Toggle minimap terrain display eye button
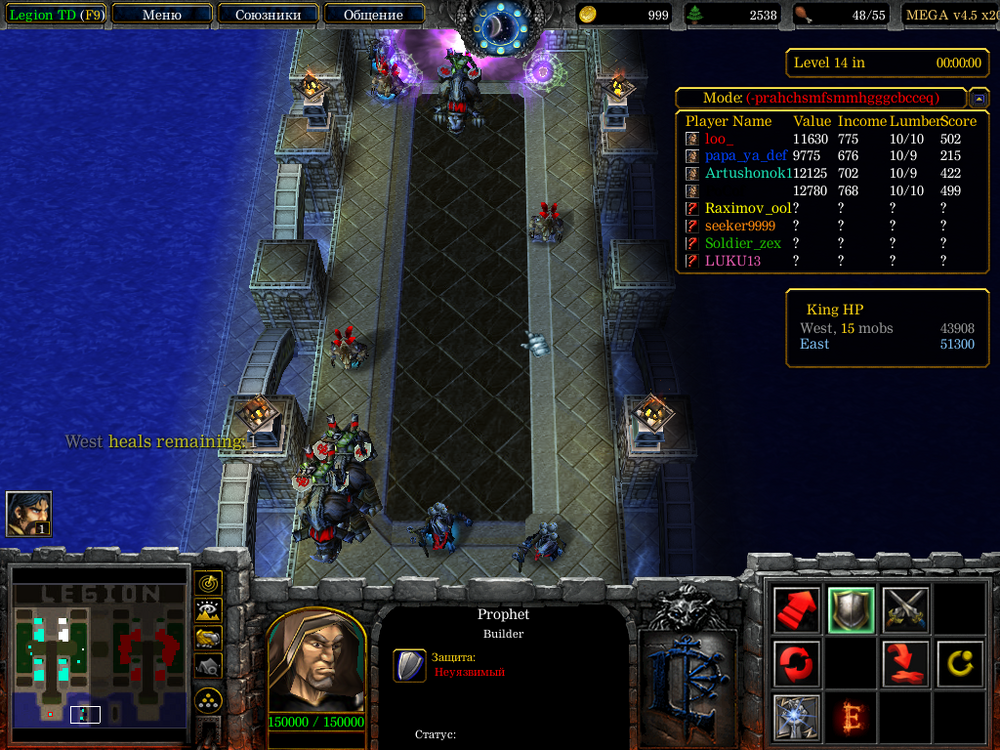The width and height of the screenshot is (1000, 750). pyautogui.click(x=209, y=610)
